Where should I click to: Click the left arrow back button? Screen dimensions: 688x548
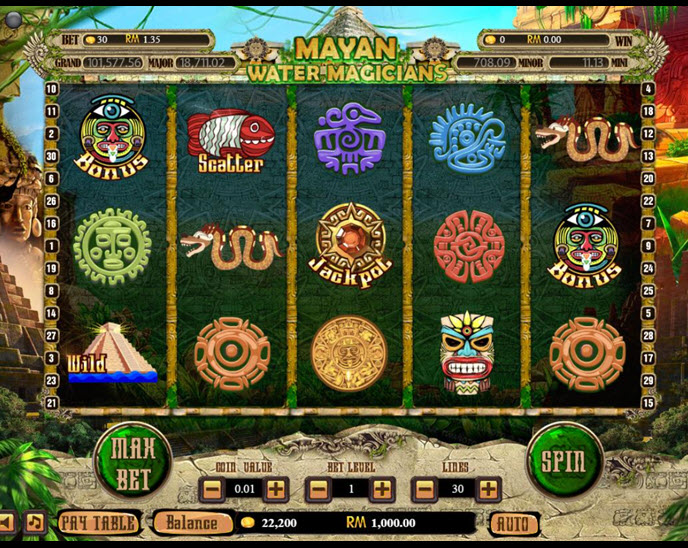click(x=7, y=522)
